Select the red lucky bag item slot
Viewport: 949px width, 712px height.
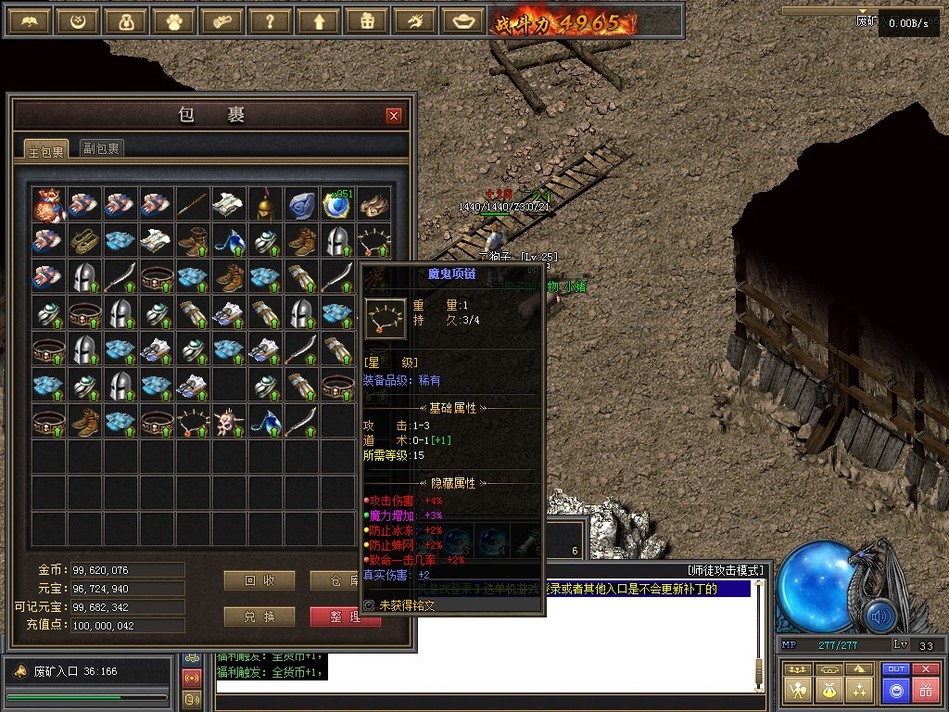[47, 205]
